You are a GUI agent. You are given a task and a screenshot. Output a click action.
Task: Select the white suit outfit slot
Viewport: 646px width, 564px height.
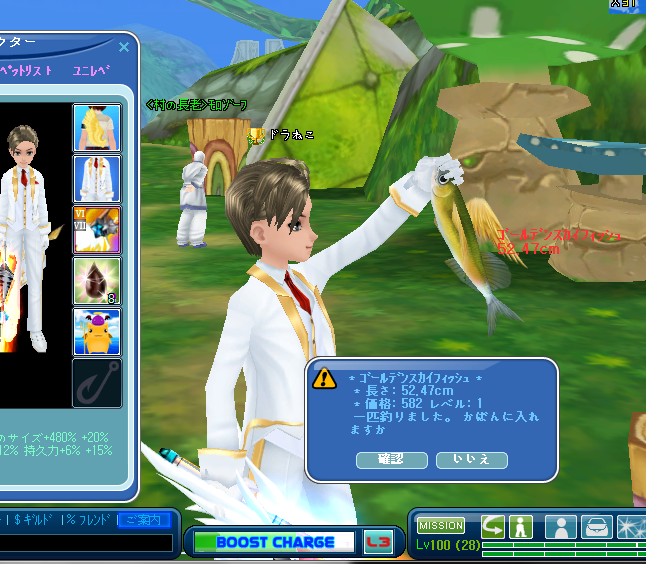(97, 179)
